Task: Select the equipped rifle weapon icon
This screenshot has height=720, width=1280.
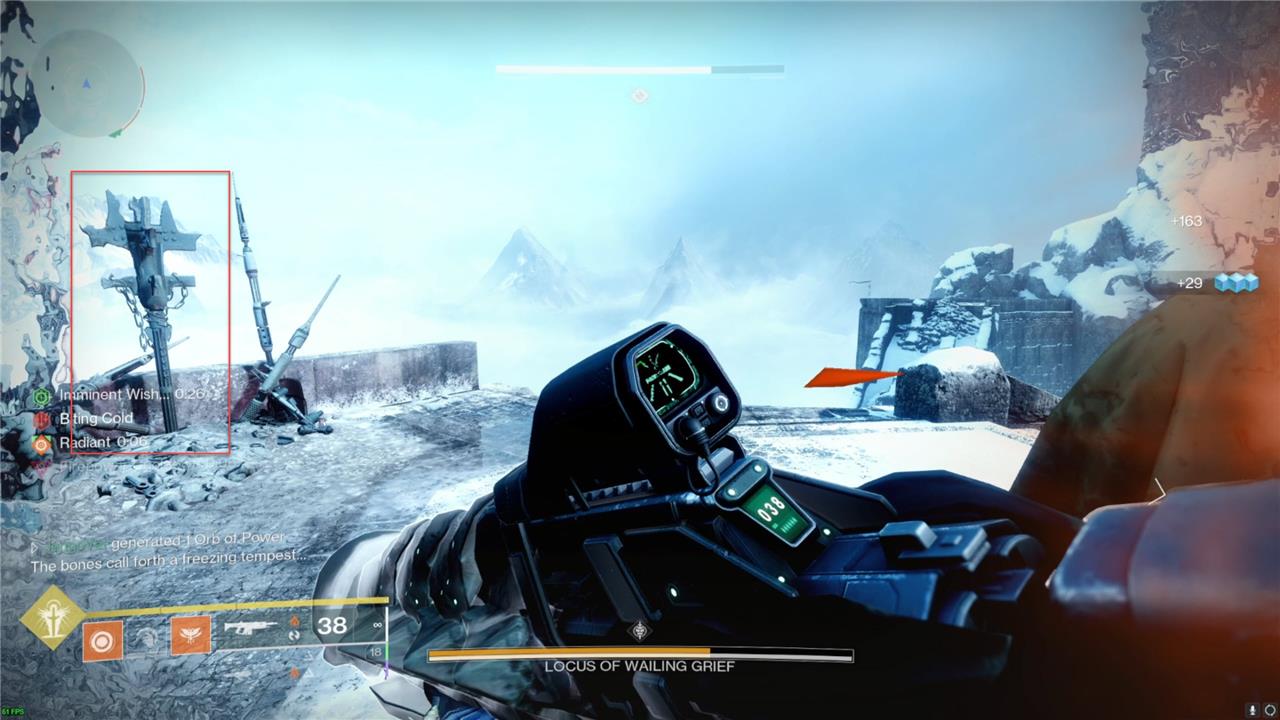Action: 250,628
